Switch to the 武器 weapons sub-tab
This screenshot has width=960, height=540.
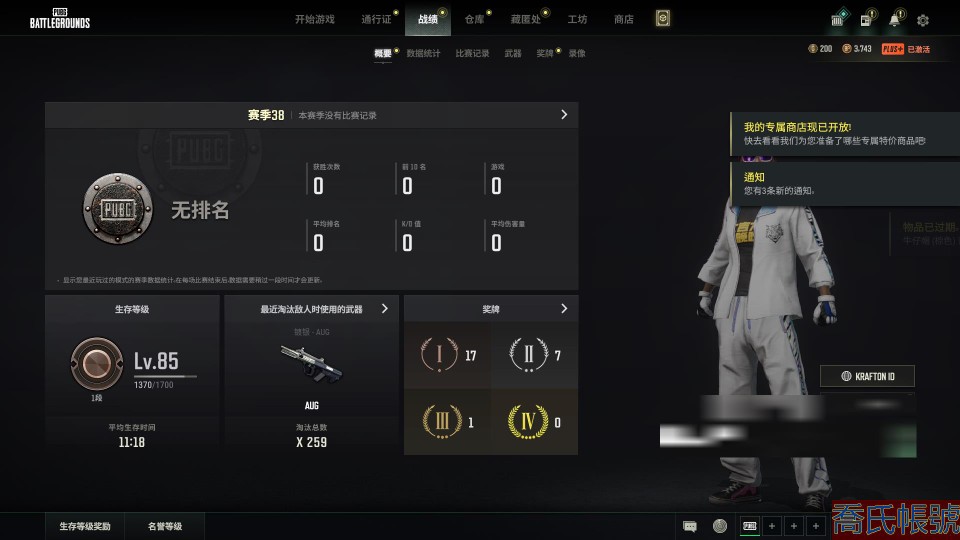(513, 53)
